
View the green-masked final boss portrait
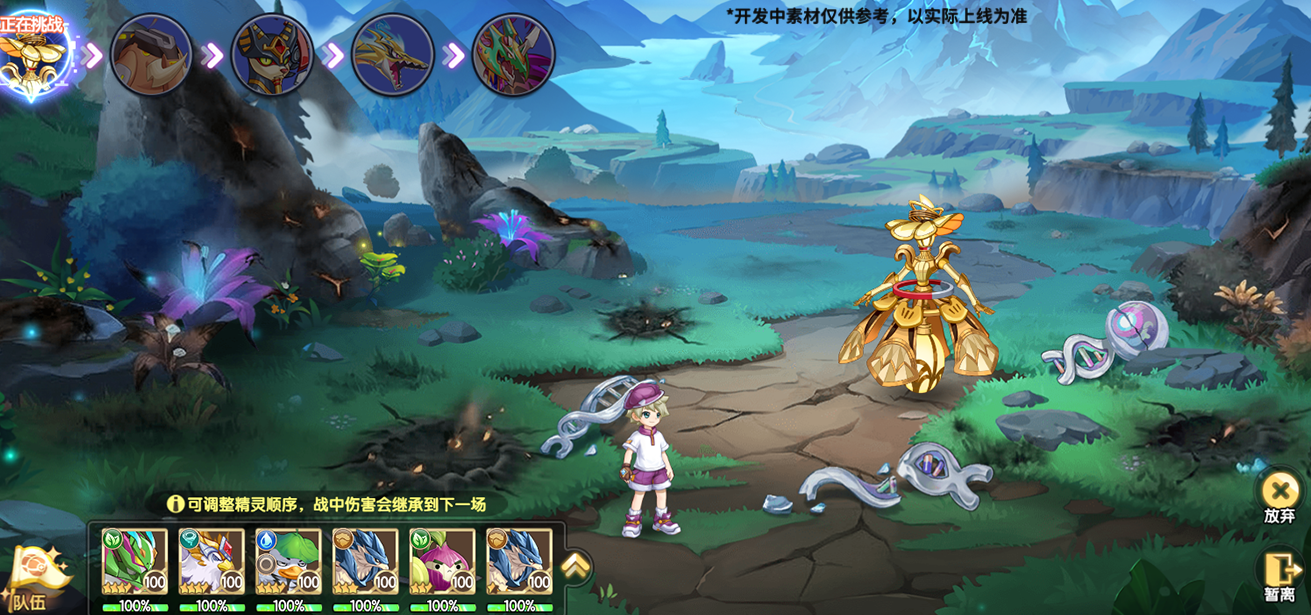(513, 55)
